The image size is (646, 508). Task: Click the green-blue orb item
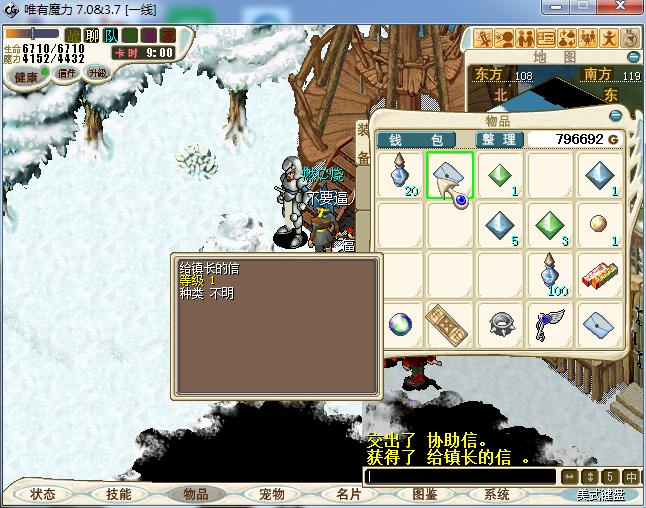click(x=399, y=323)
